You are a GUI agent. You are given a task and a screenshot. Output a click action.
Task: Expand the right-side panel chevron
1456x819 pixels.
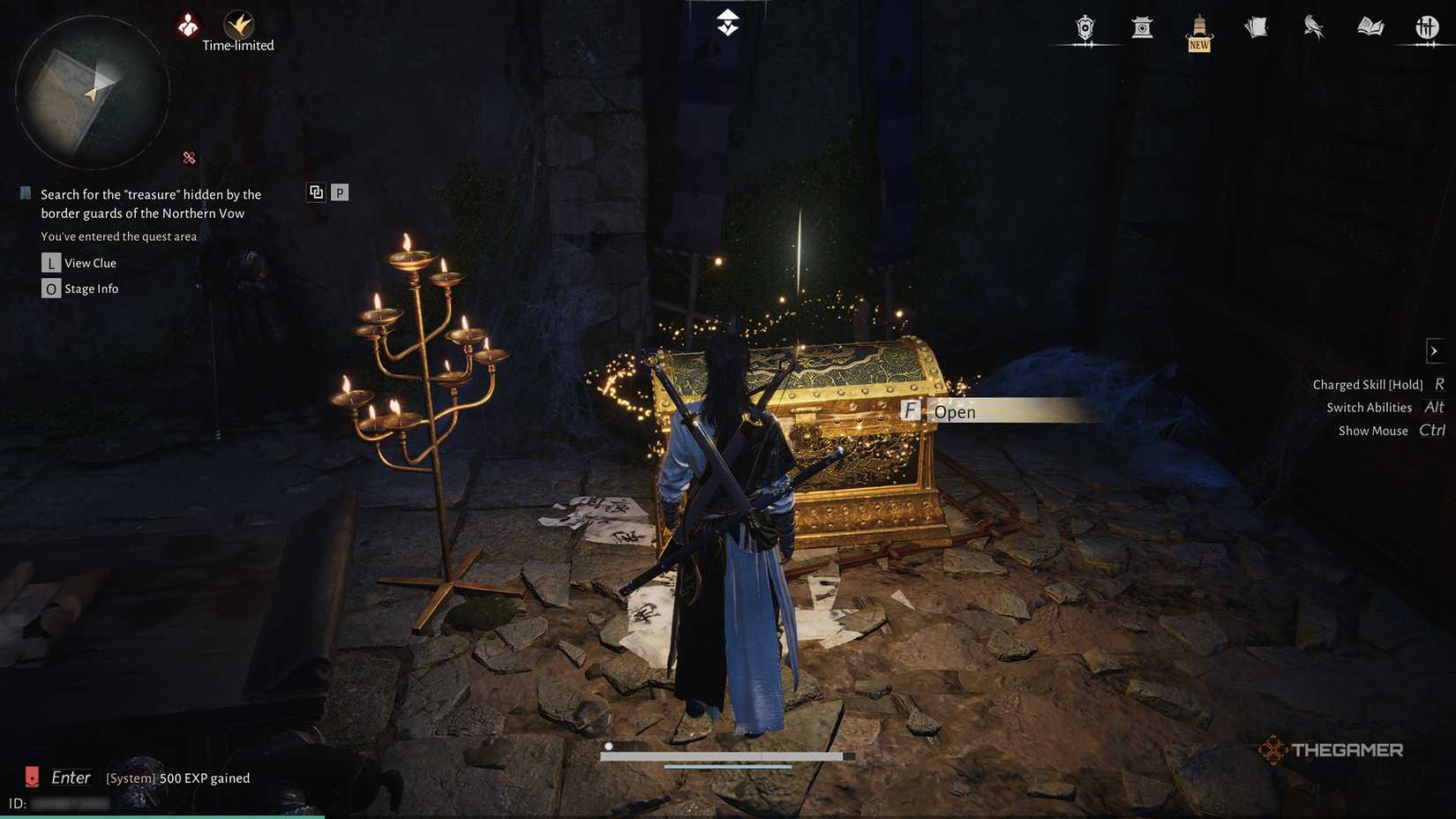(1434, 350)
